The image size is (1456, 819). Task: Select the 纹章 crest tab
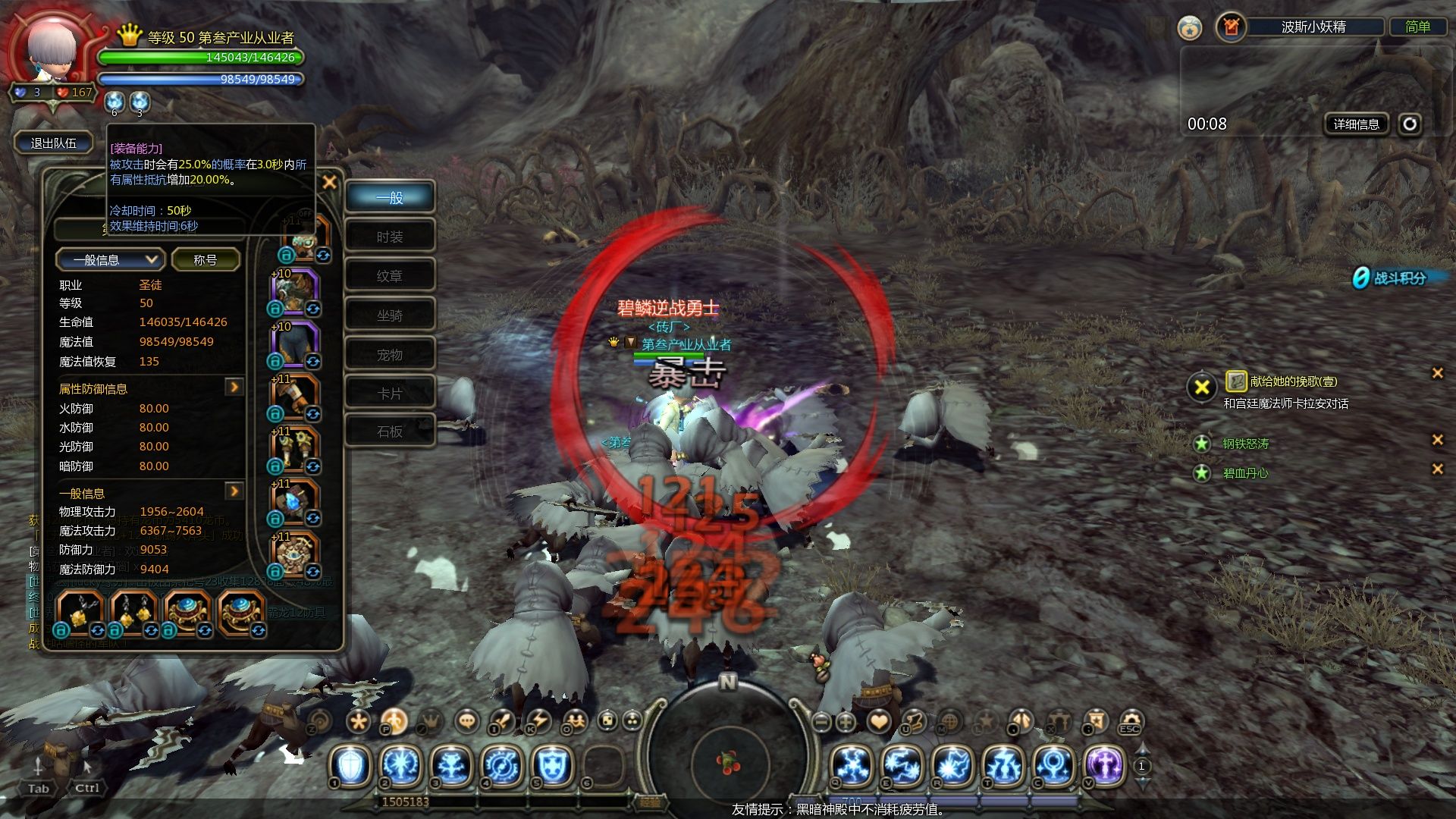point(390,276)
